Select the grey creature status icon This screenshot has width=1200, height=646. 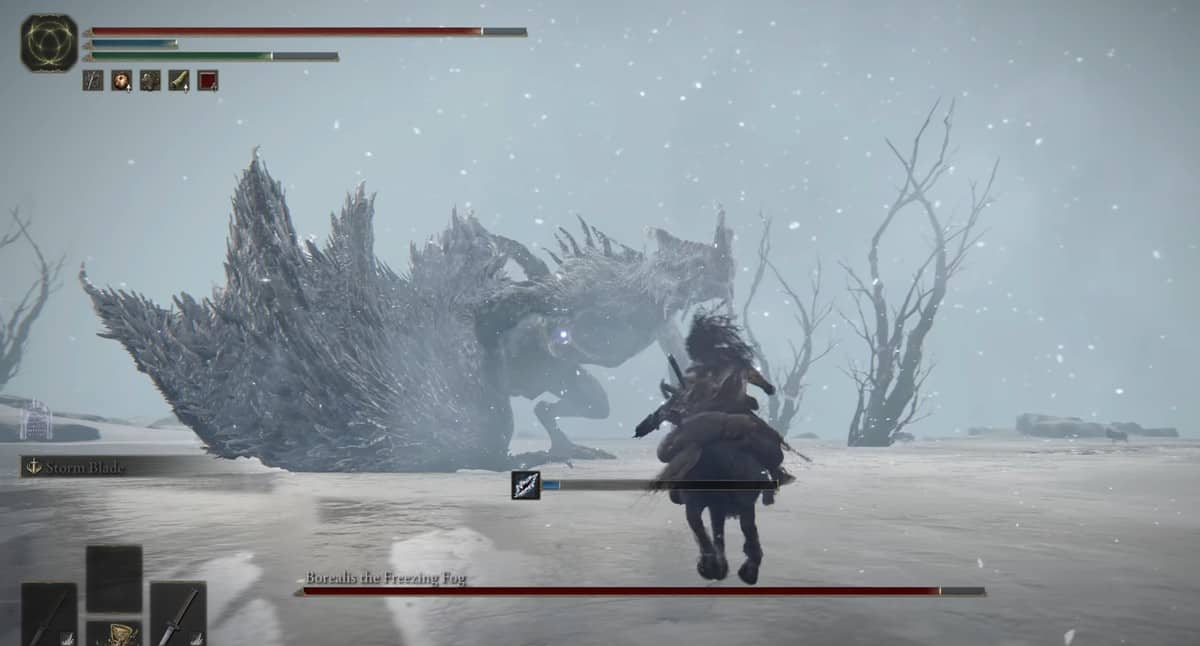[x=150, y=81]
